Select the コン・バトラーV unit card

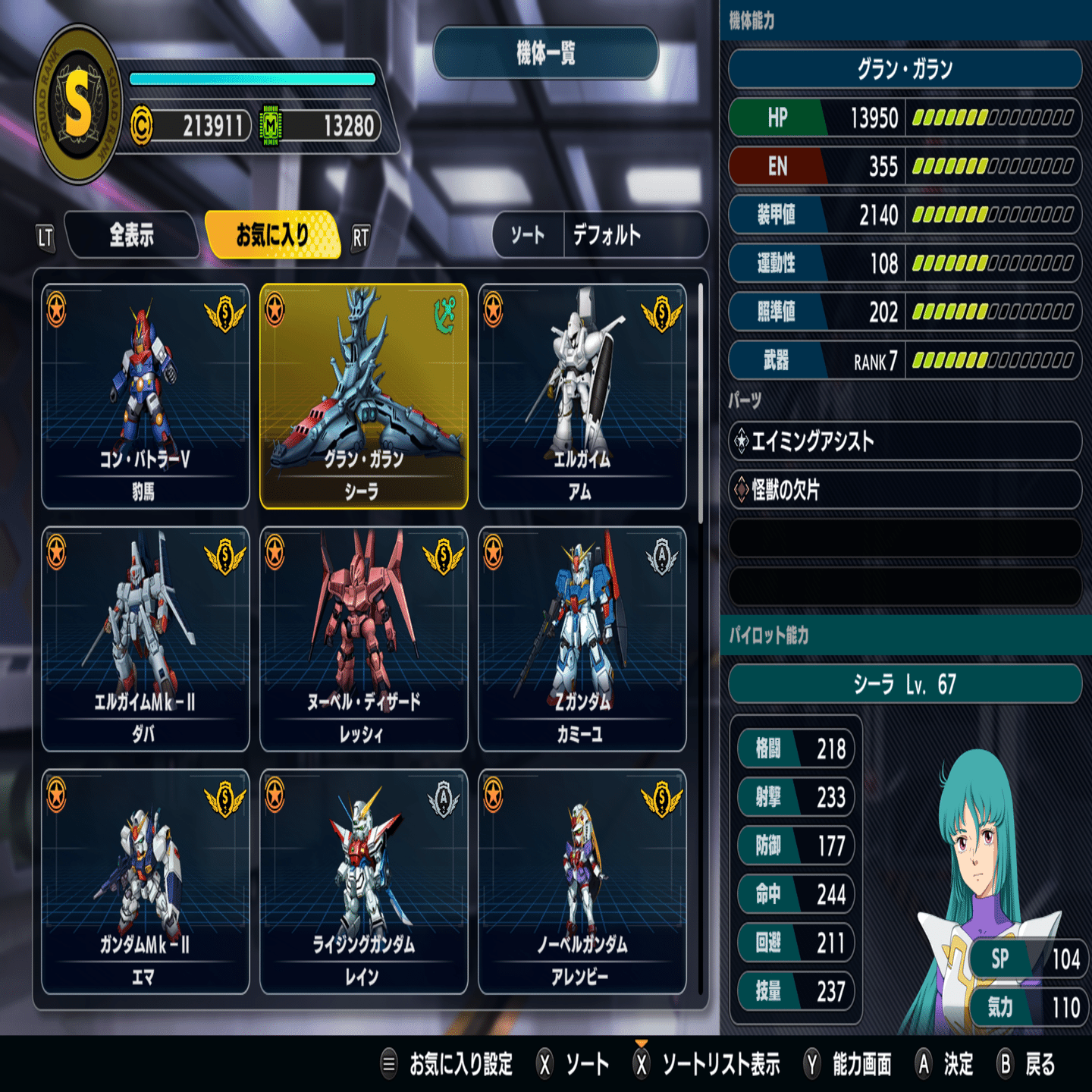(146, 396)
